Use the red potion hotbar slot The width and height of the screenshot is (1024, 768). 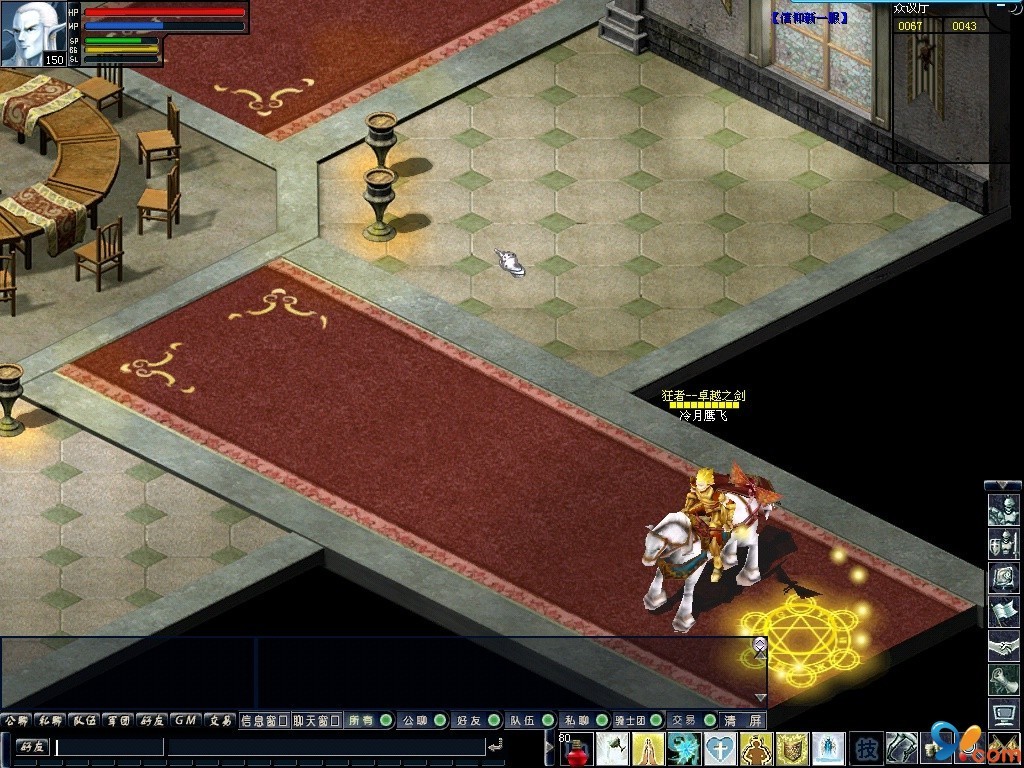click(579, 748)
